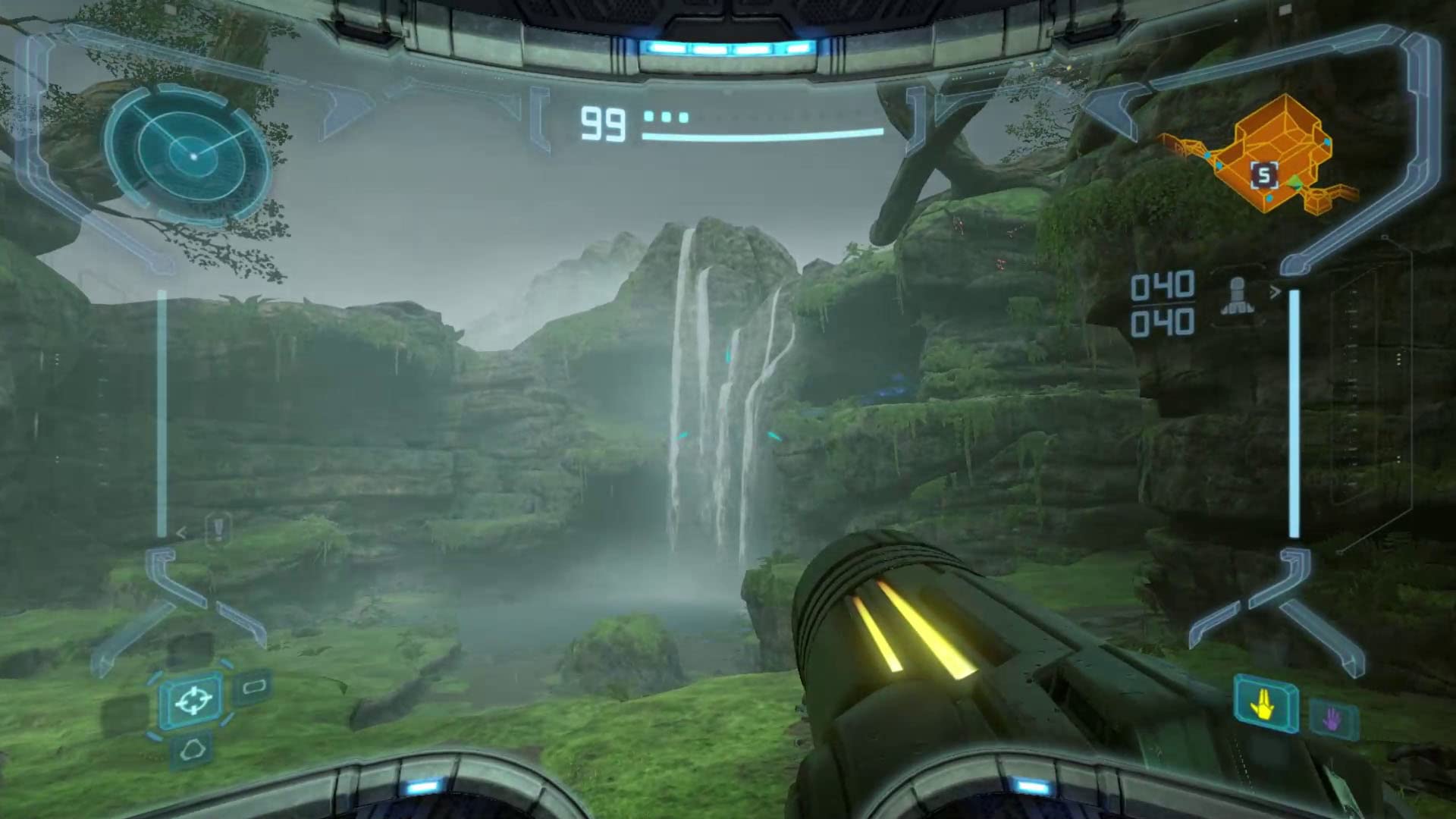Select the yellow Power Beam hand icon

tap(1263, 707)
